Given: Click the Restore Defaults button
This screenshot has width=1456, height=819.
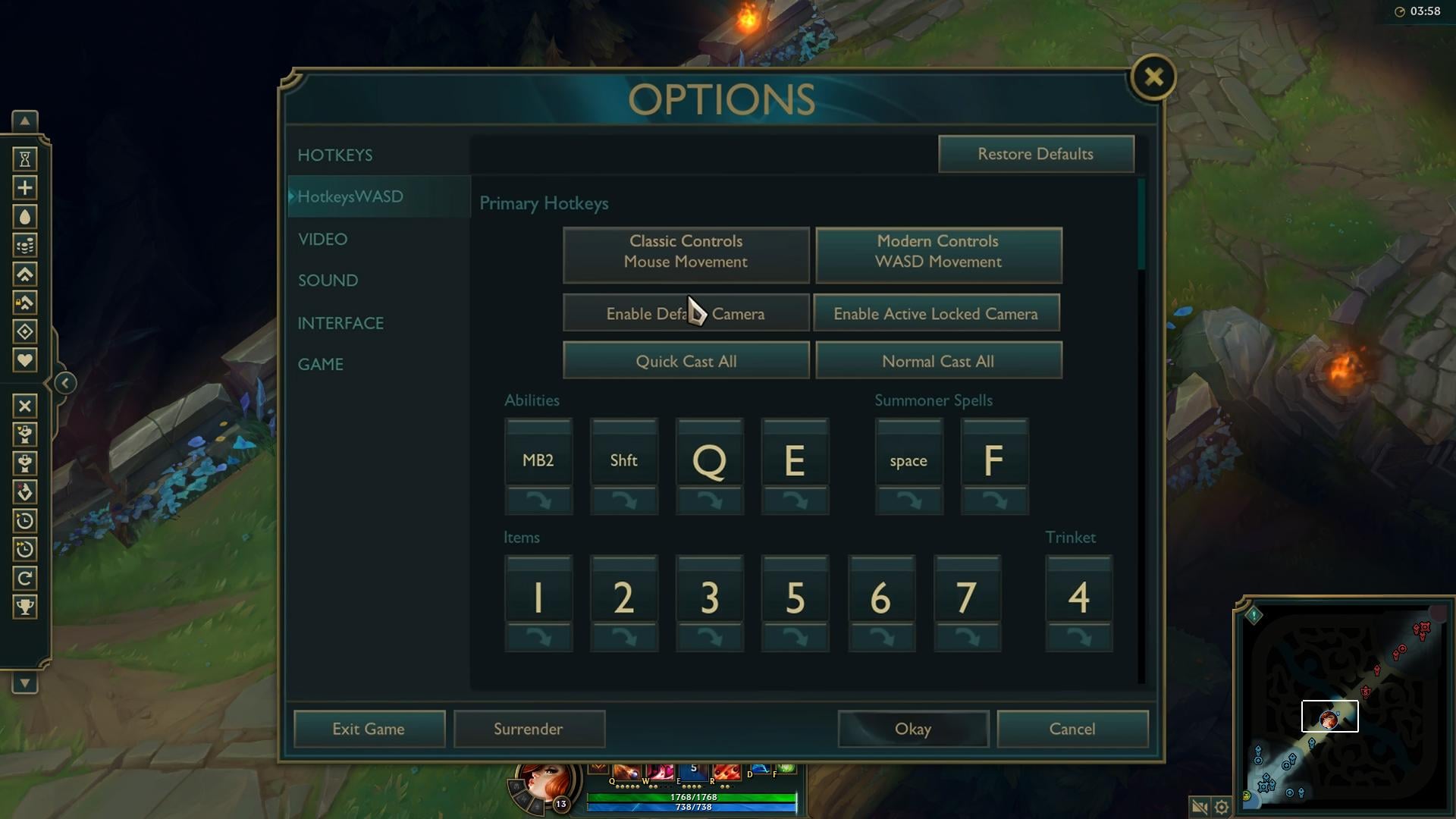Looking at the screenshot, I should point(1036,154).
